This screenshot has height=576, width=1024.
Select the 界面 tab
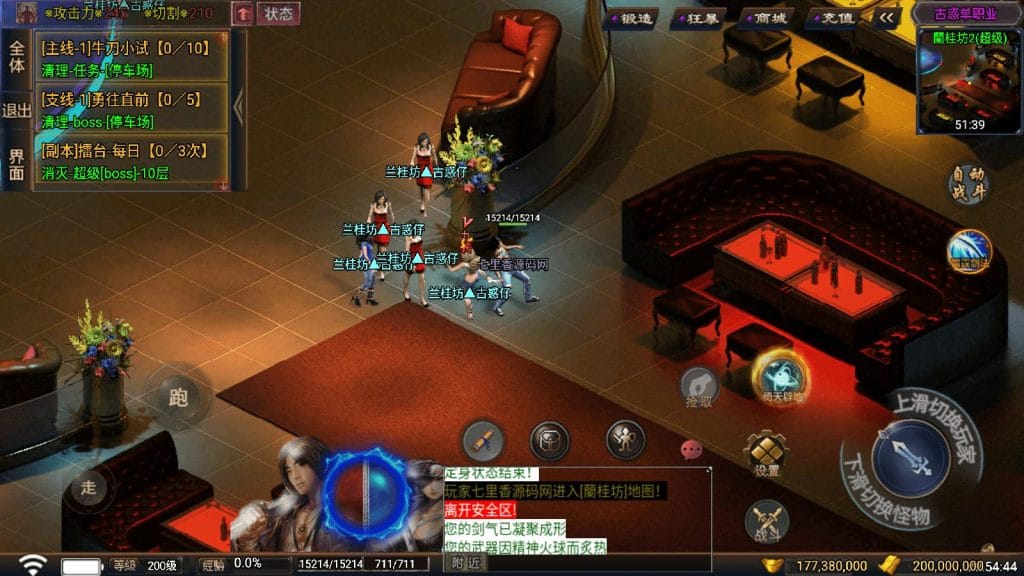[17, 164]
